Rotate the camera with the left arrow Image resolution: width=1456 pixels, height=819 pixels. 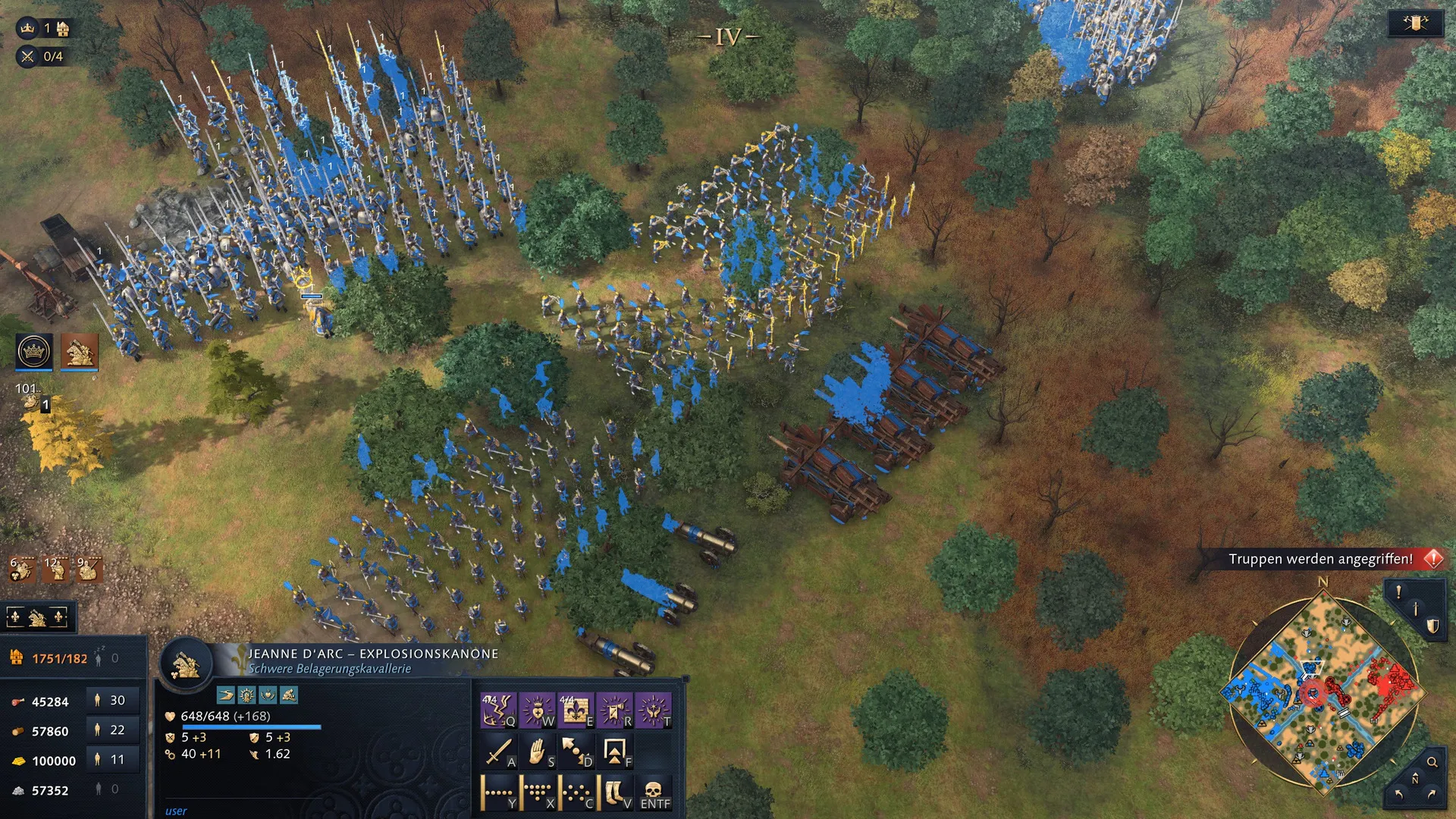click(x=1398, y=794)
